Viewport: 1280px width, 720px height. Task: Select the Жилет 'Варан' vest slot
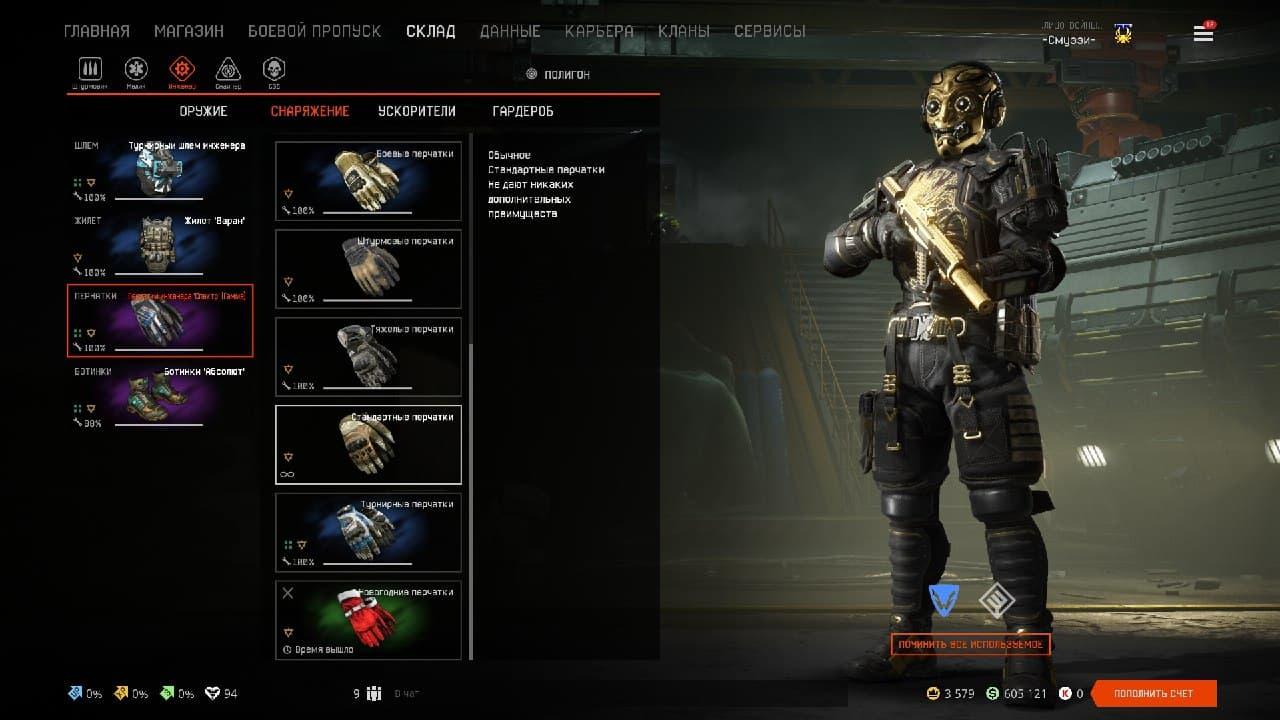(160, 245)
